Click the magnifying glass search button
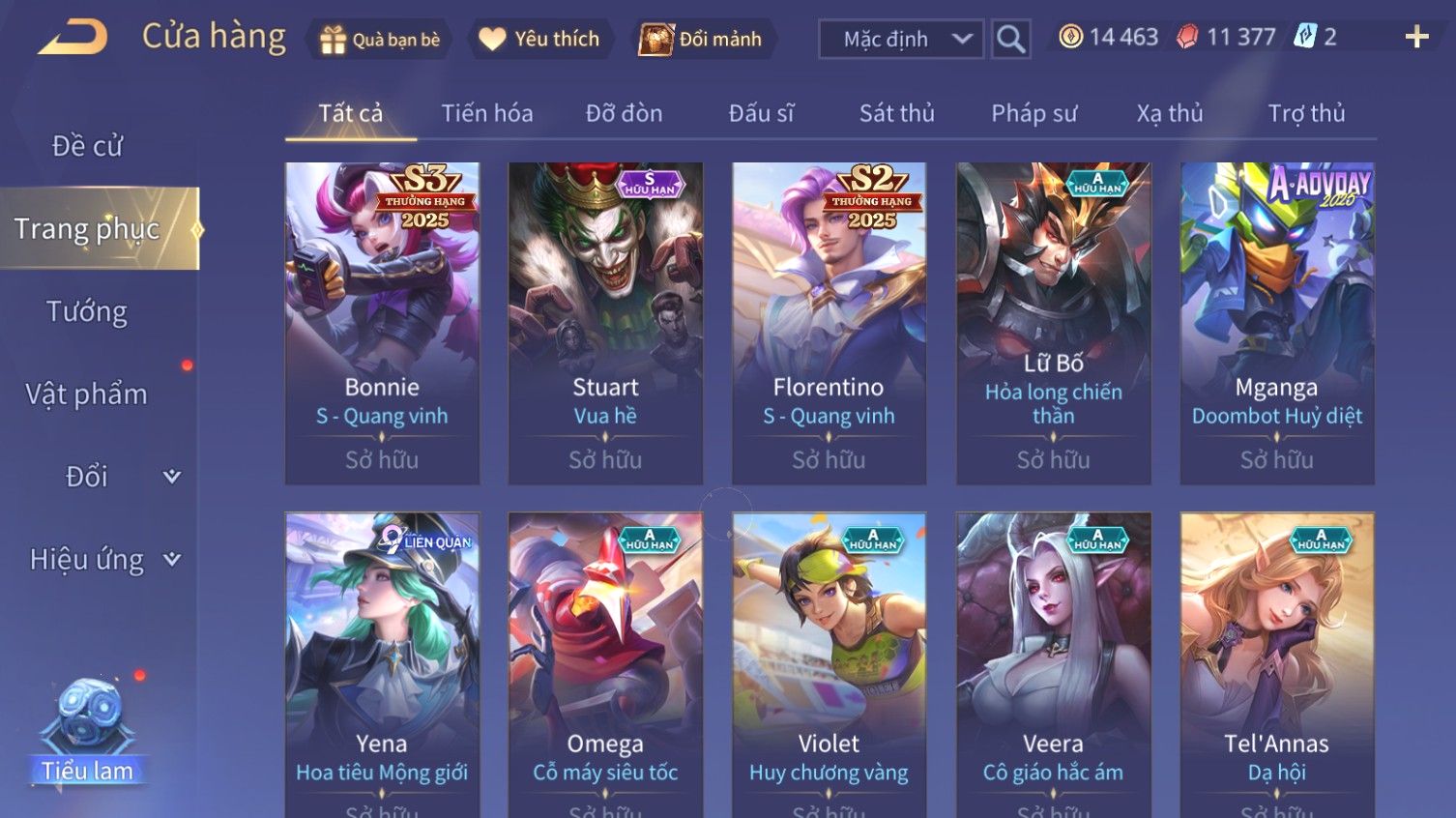Image resolution: width=1456 pixels, height=818 pixels. [x=1010, y=40]
